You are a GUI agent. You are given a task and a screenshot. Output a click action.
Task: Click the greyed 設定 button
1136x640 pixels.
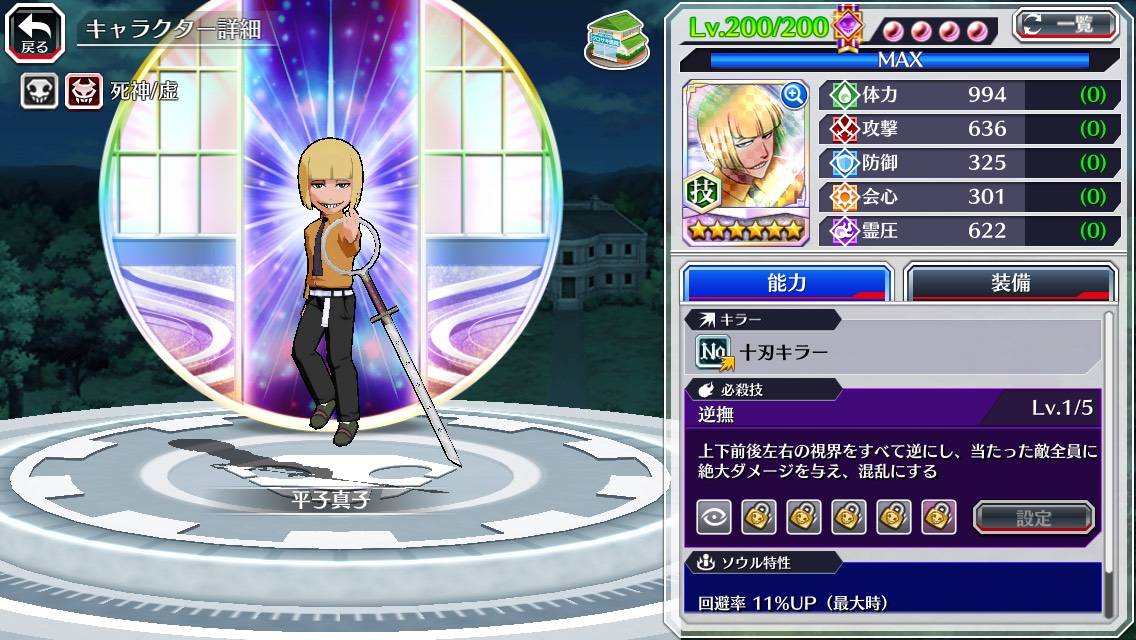point(1033,518)
